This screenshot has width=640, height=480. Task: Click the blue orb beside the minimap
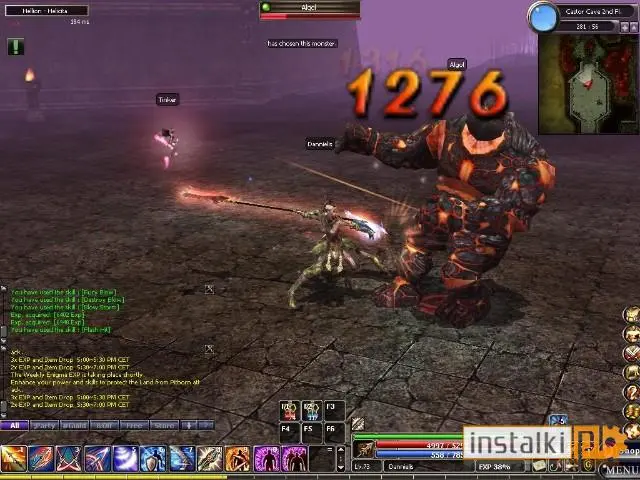coord(543,17)
